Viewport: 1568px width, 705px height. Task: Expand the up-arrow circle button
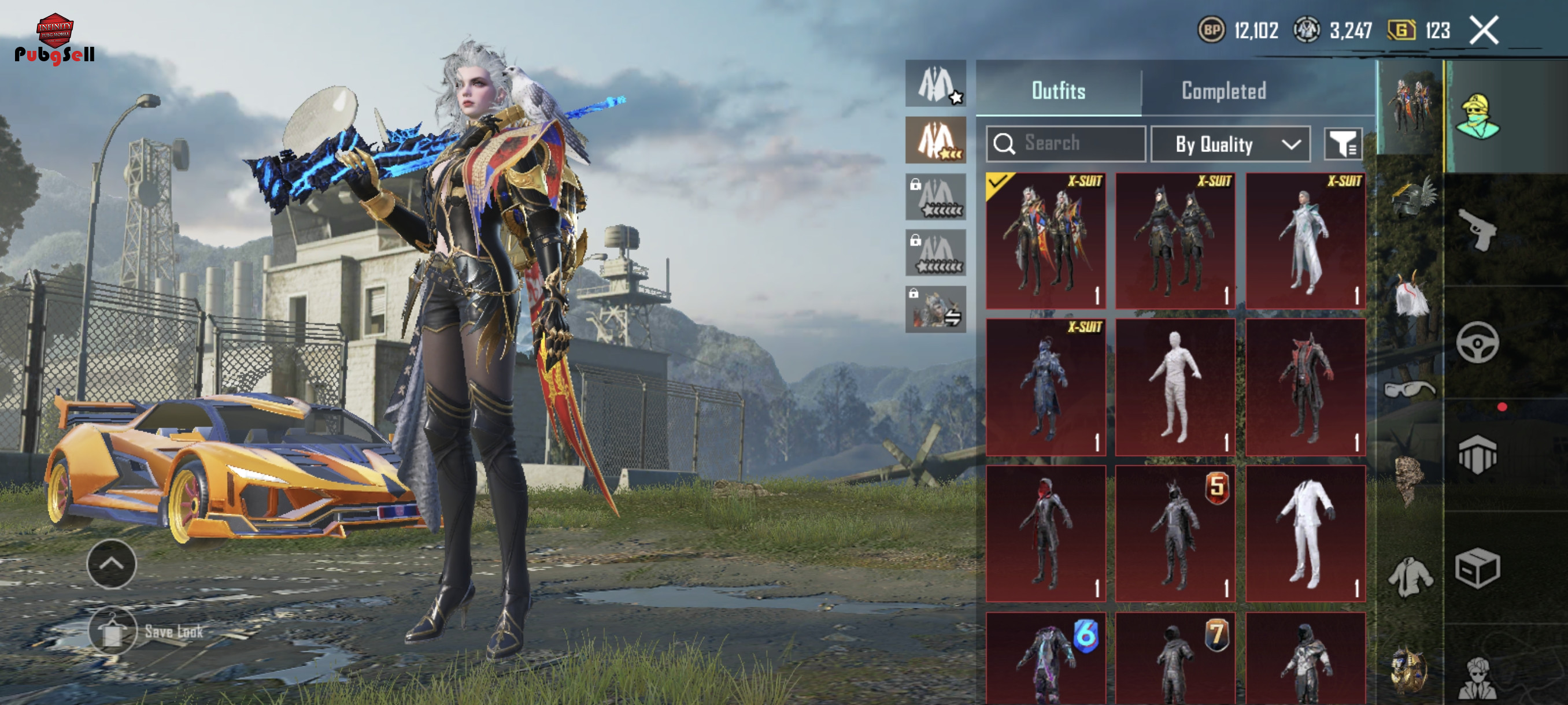click(112, 564)
